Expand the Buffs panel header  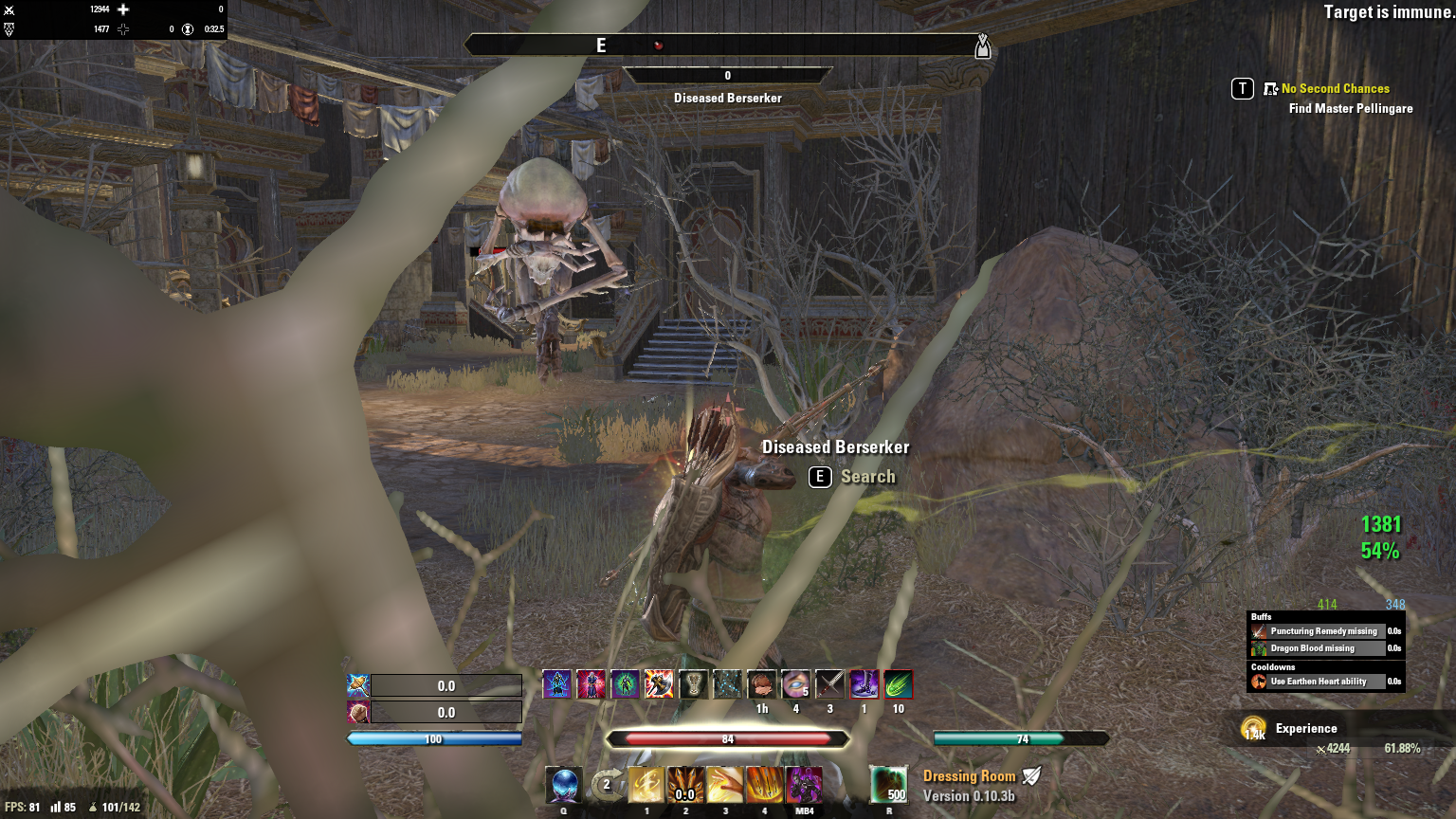pos(1261,616)
